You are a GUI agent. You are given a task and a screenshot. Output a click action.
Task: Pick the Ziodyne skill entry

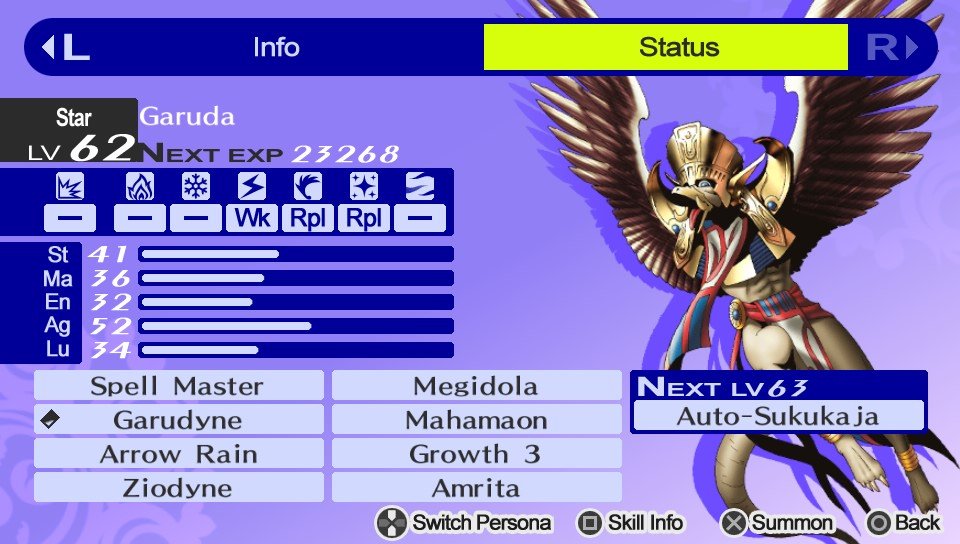(178, 488)
